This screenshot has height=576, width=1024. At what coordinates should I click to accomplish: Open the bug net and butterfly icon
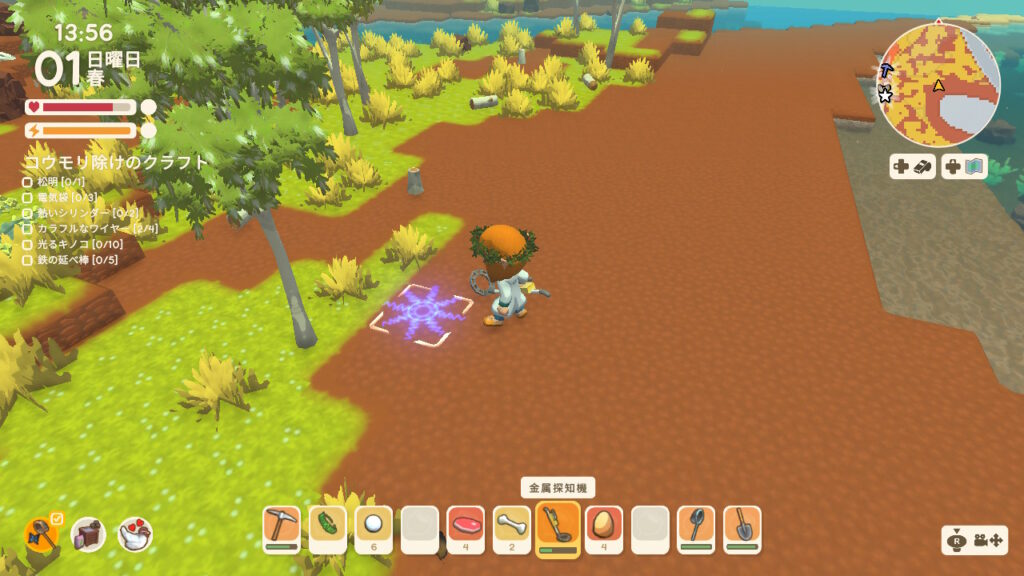[x=42, y=534]
